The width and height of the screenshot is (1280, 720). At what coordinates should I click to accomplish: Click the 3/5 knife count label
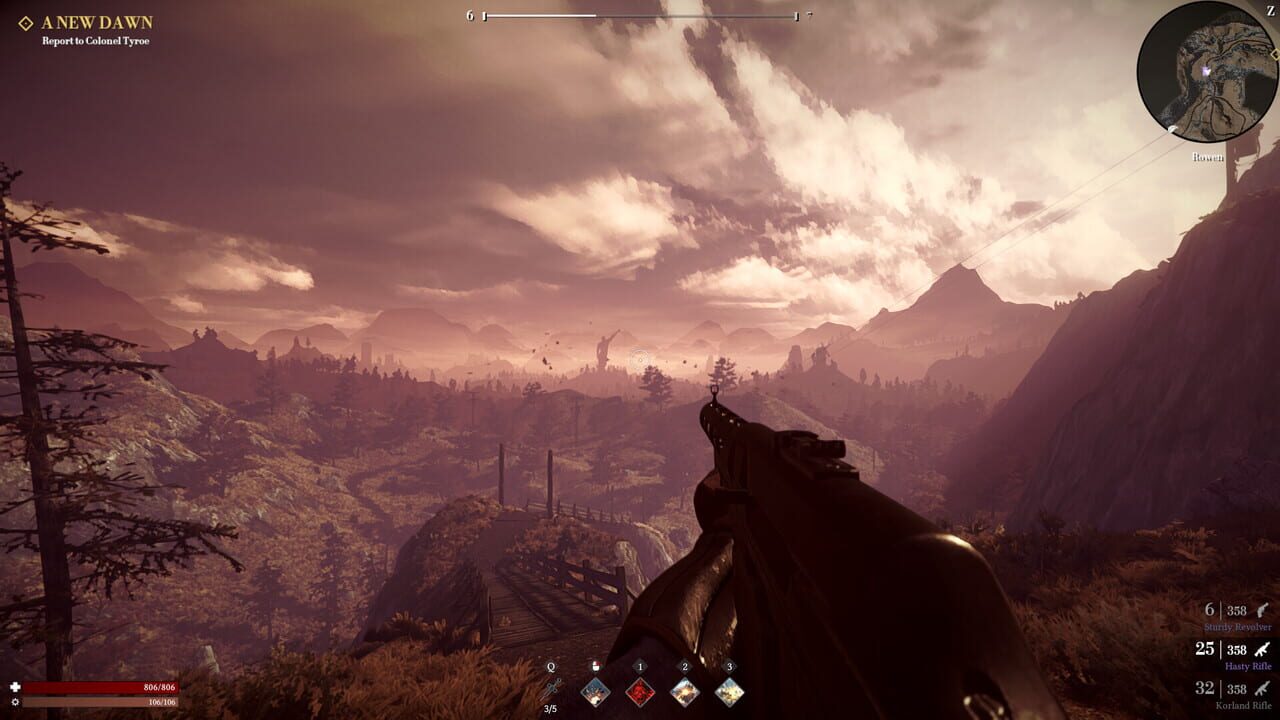(x=551, y=709)
